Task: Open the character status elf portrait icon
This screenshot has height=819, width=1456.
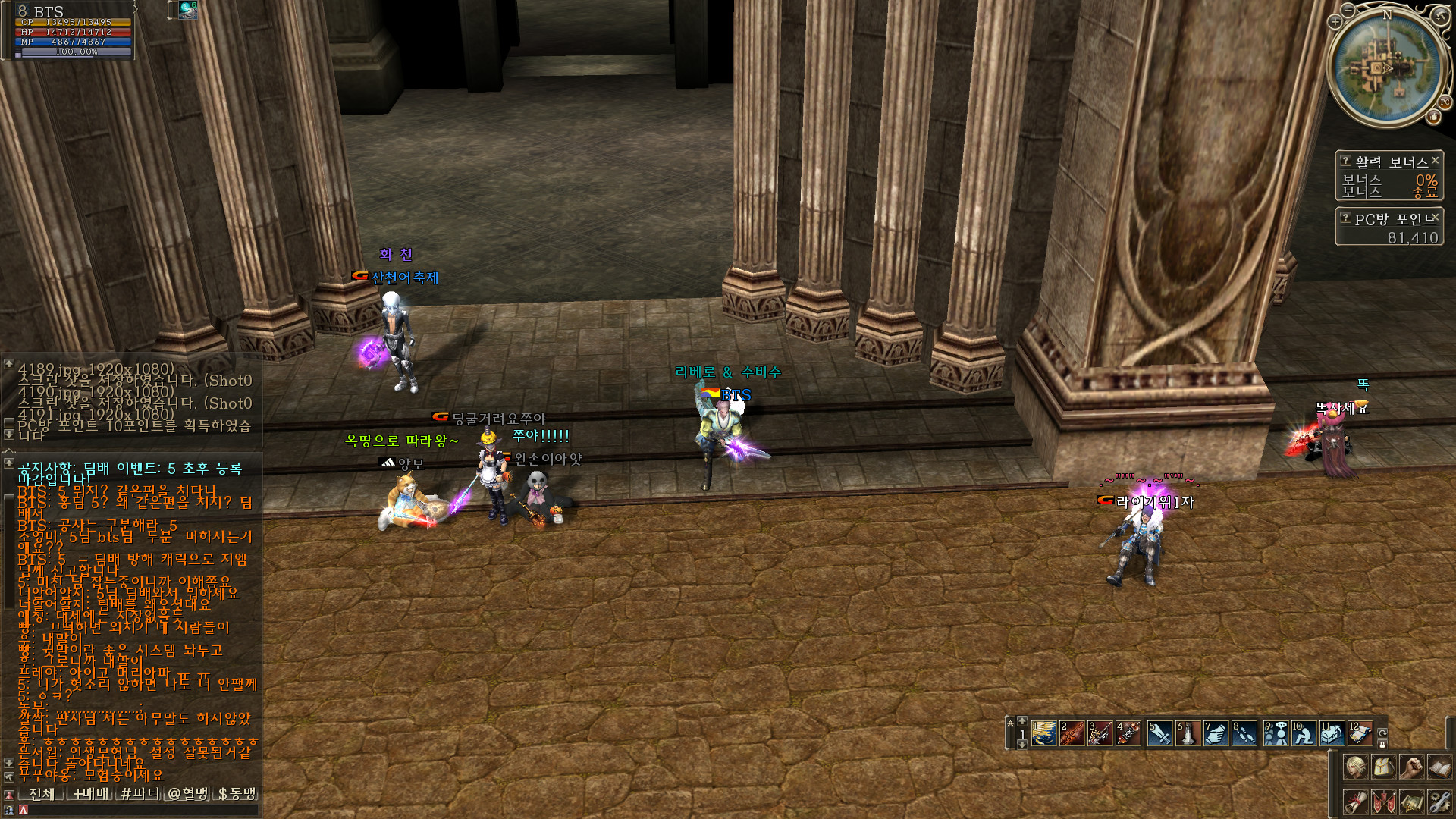Action: [1355, 767]
